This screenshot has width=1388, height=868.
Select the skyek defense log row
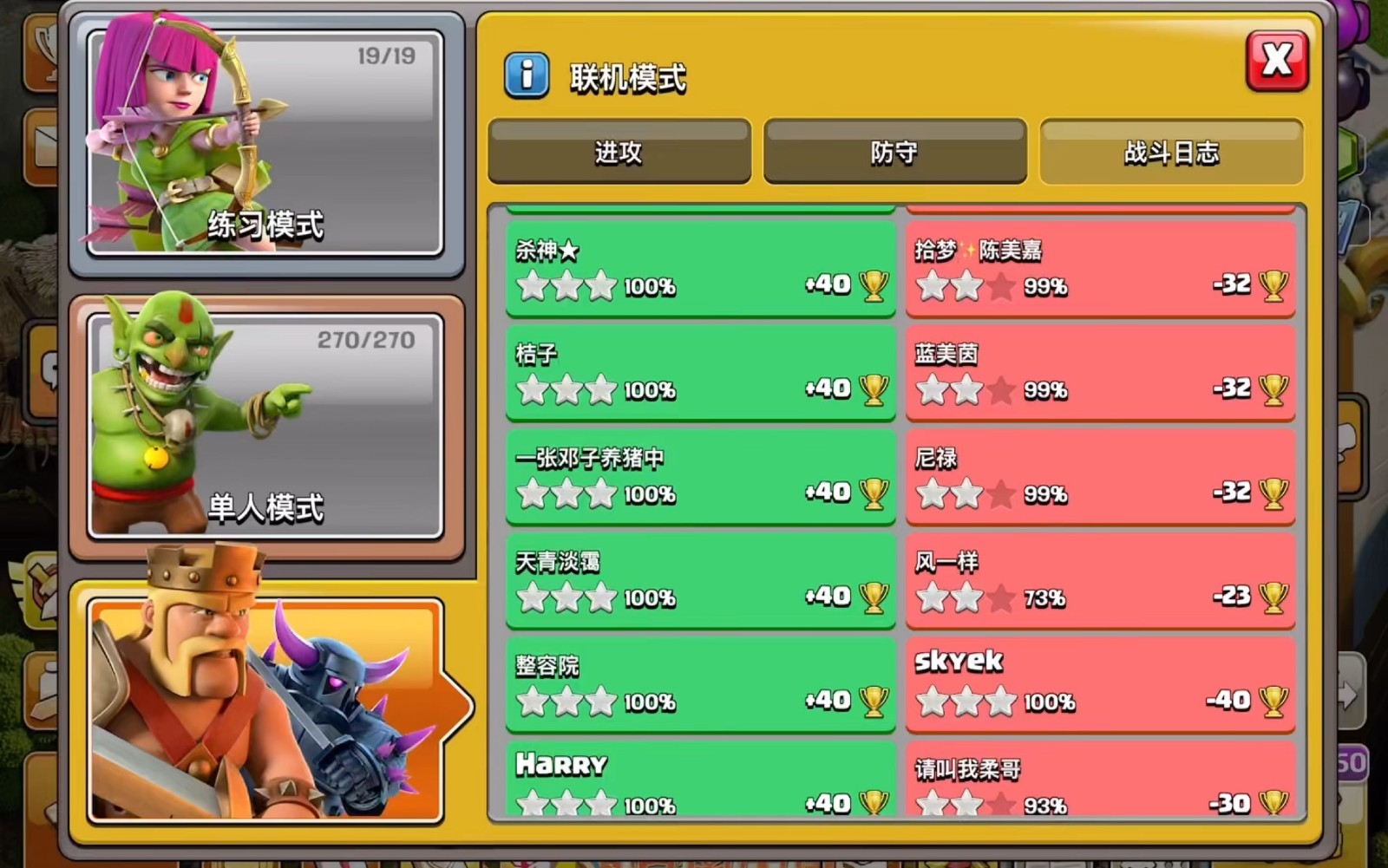tap(1100, 685)
